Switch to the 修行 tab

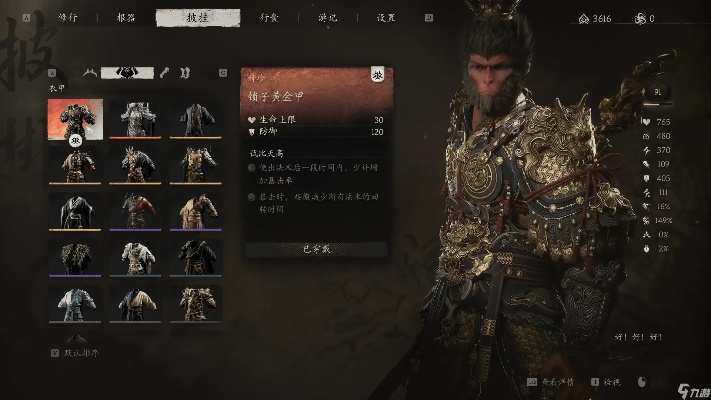68,17
